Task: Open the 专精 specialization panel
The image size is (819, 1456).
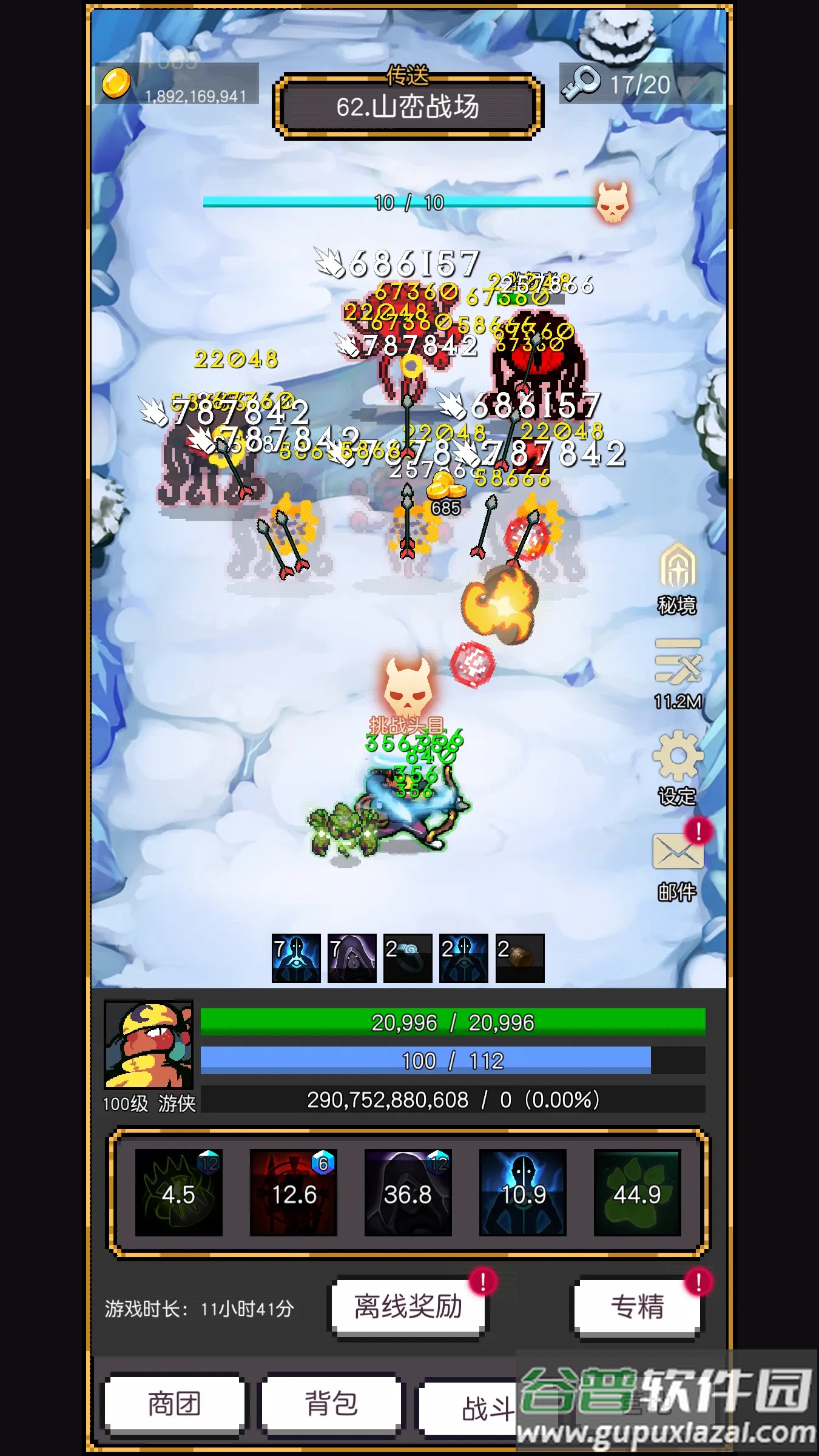Action: (637, 1307)
